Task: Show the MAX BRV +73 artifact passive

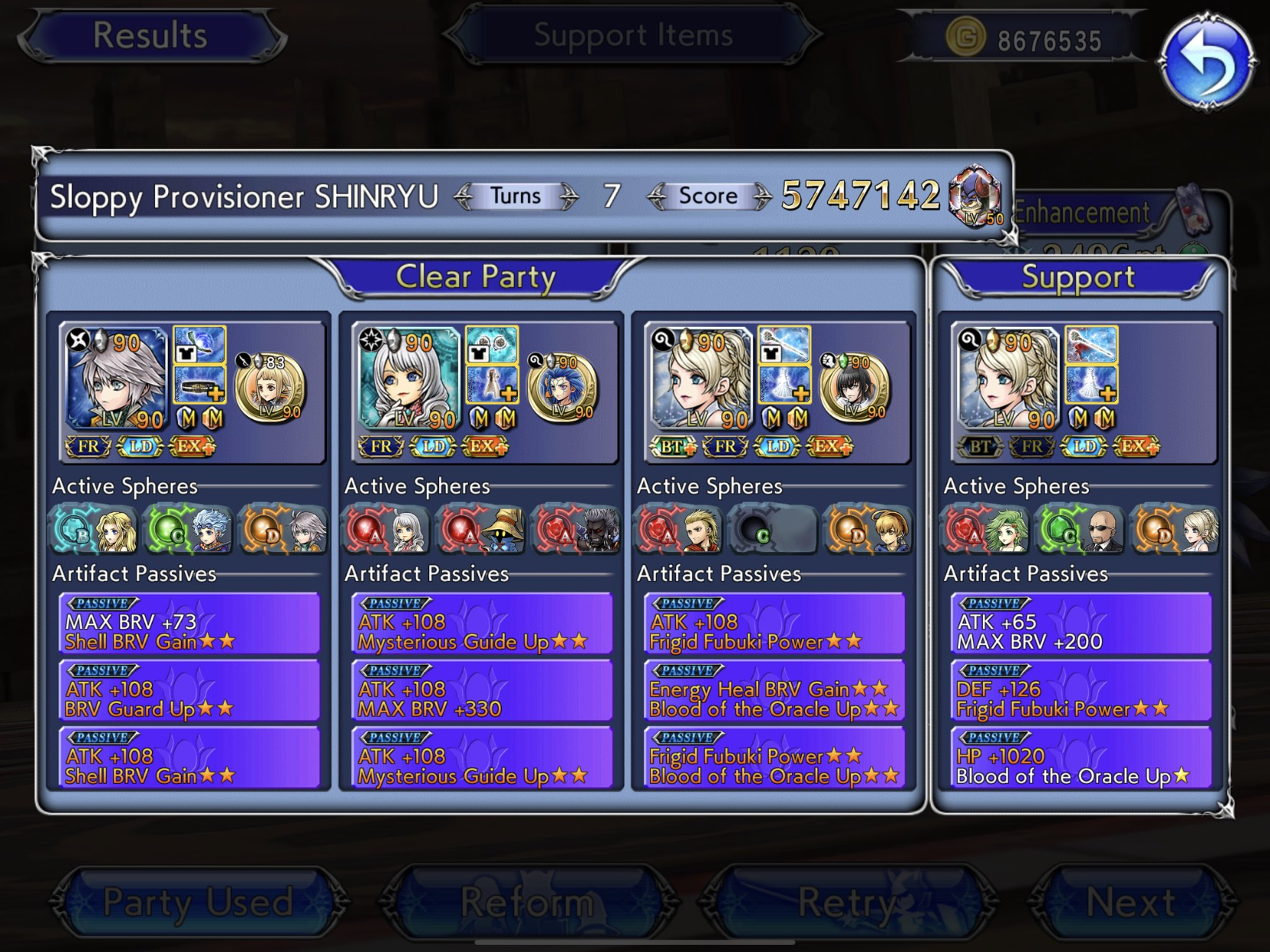Action: click(189, 624)
